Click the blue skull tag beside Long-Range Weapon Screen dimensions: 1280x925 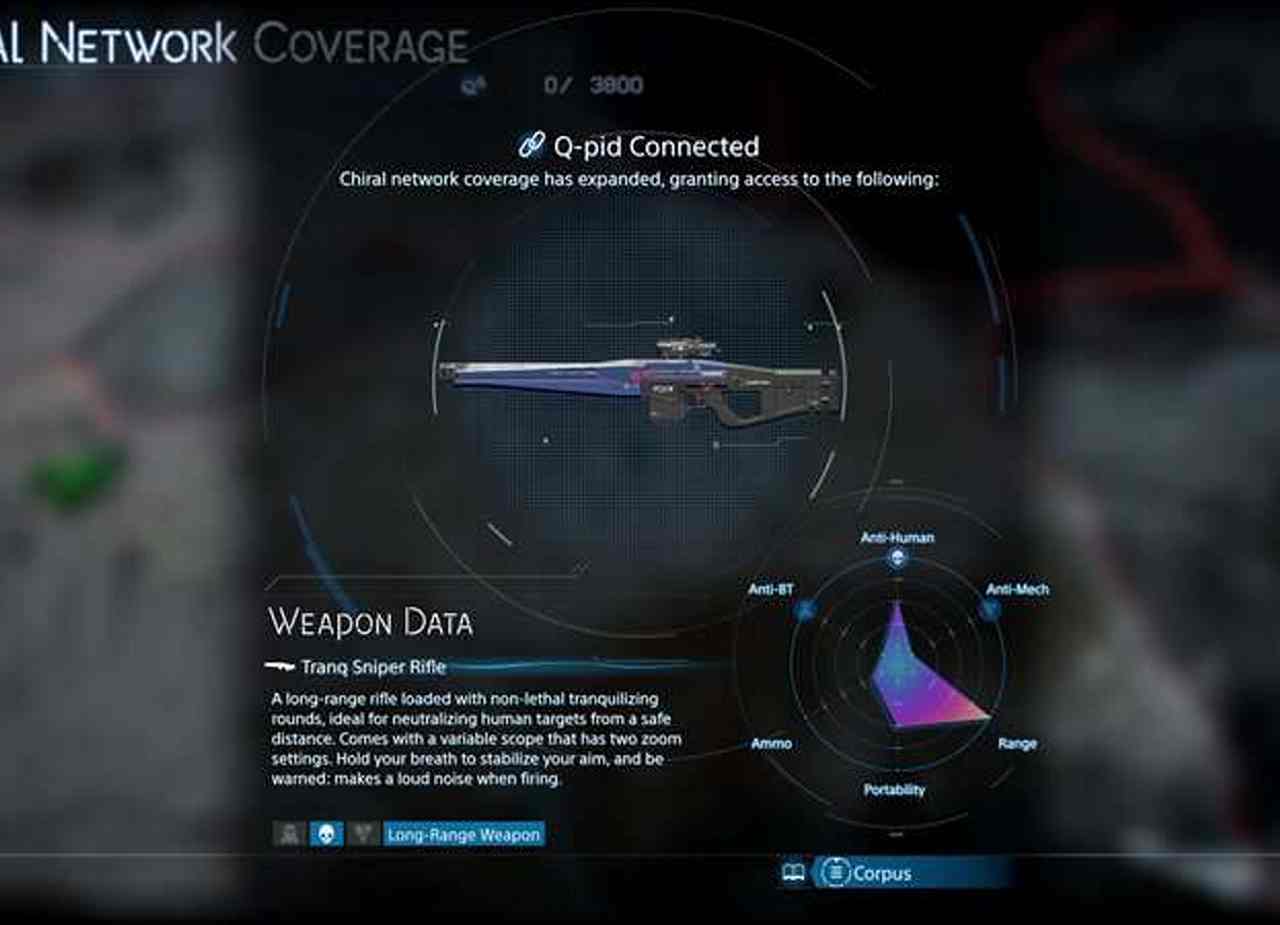(x=326, y=834)
